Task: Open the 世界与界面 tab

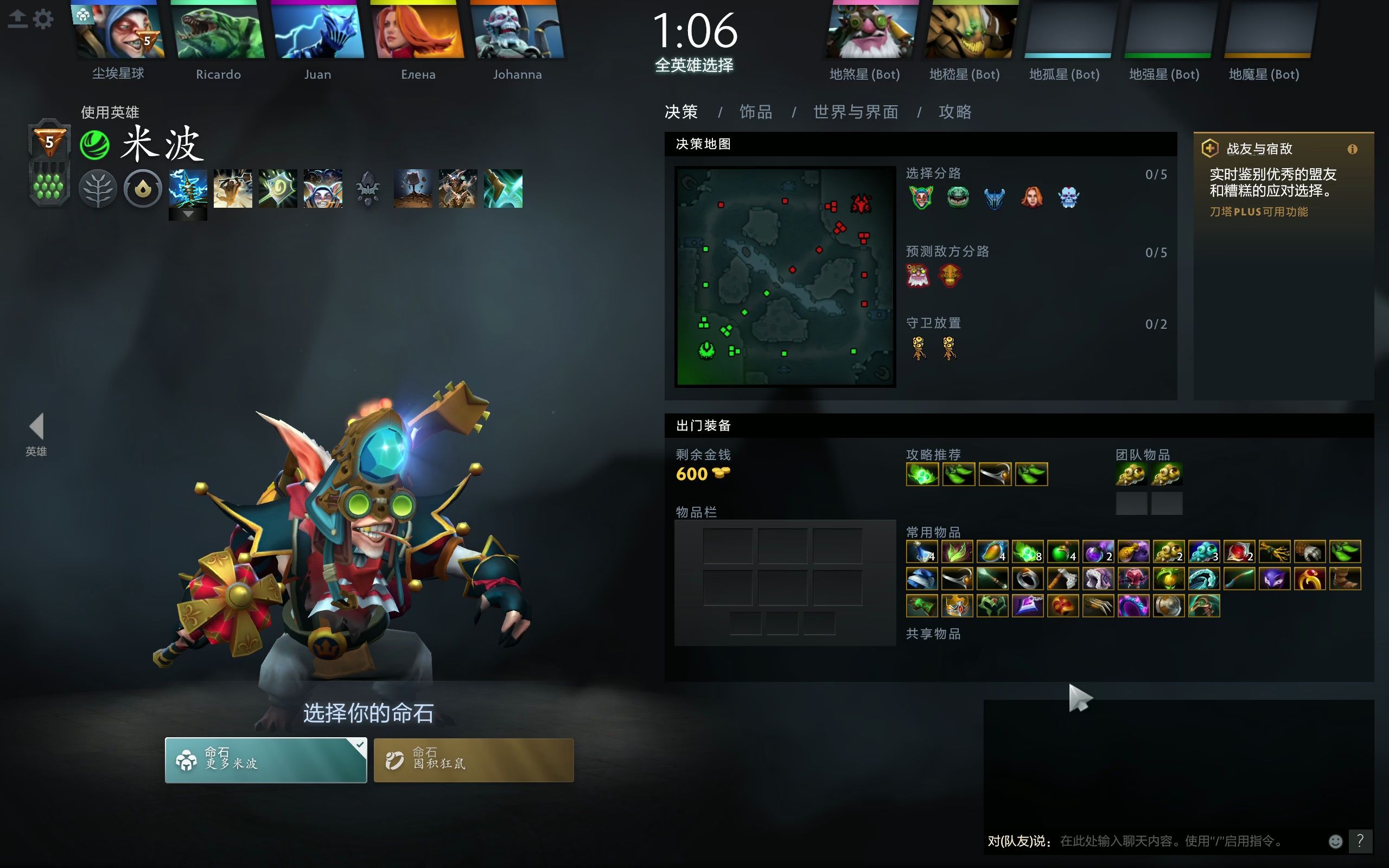Action: click(x=855, y=112)
